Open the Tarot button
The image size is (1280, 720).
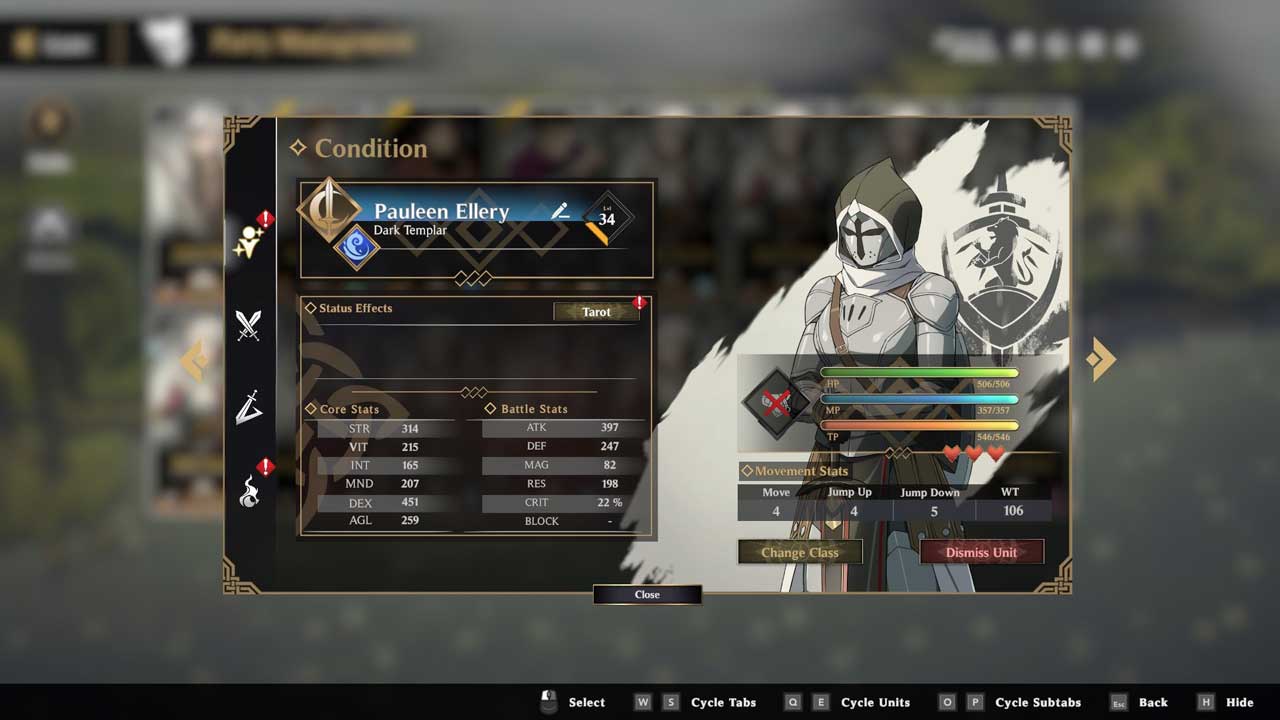[596, 312]
